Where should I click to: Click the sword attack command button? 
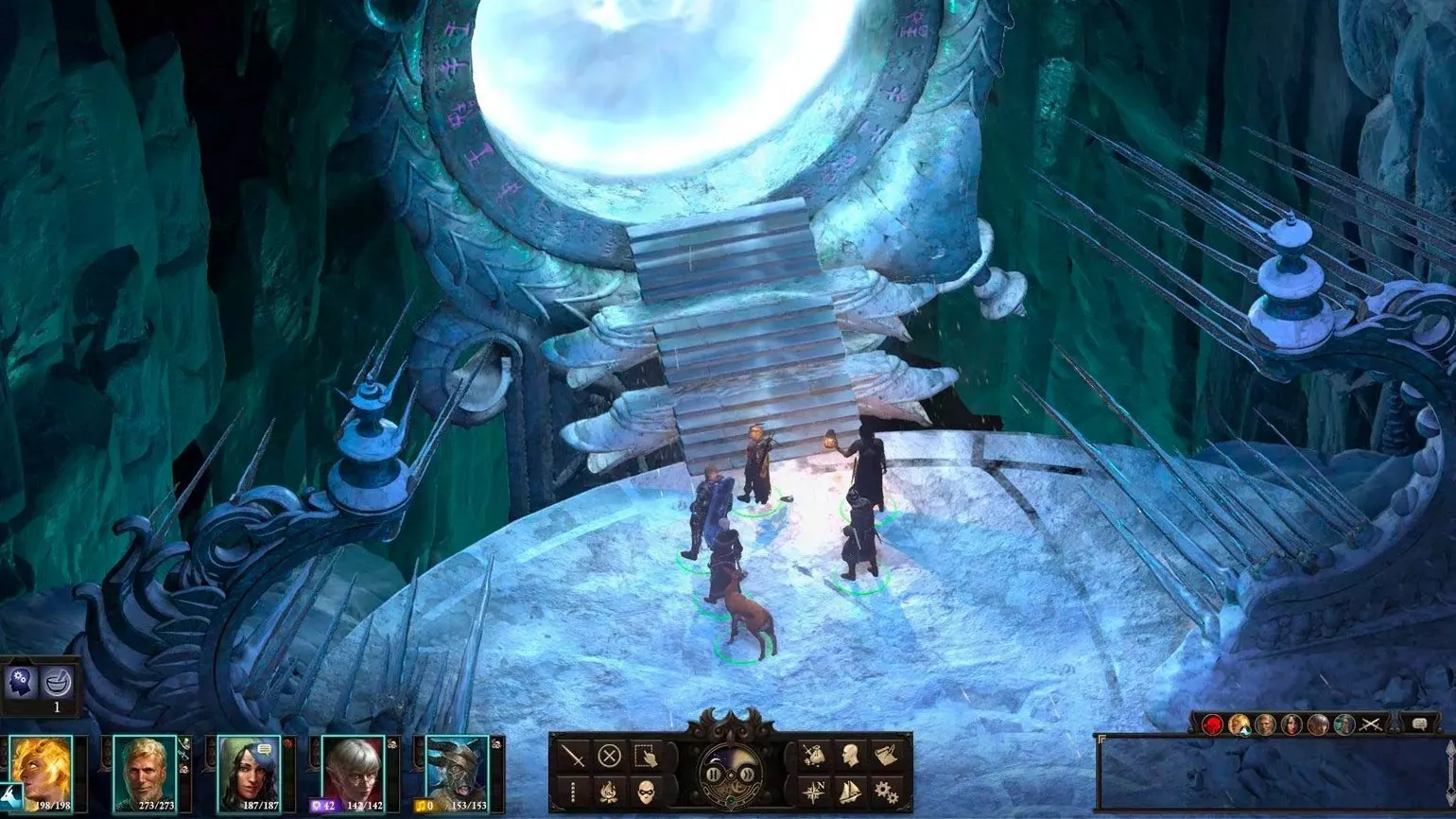(x=574, y=756)
